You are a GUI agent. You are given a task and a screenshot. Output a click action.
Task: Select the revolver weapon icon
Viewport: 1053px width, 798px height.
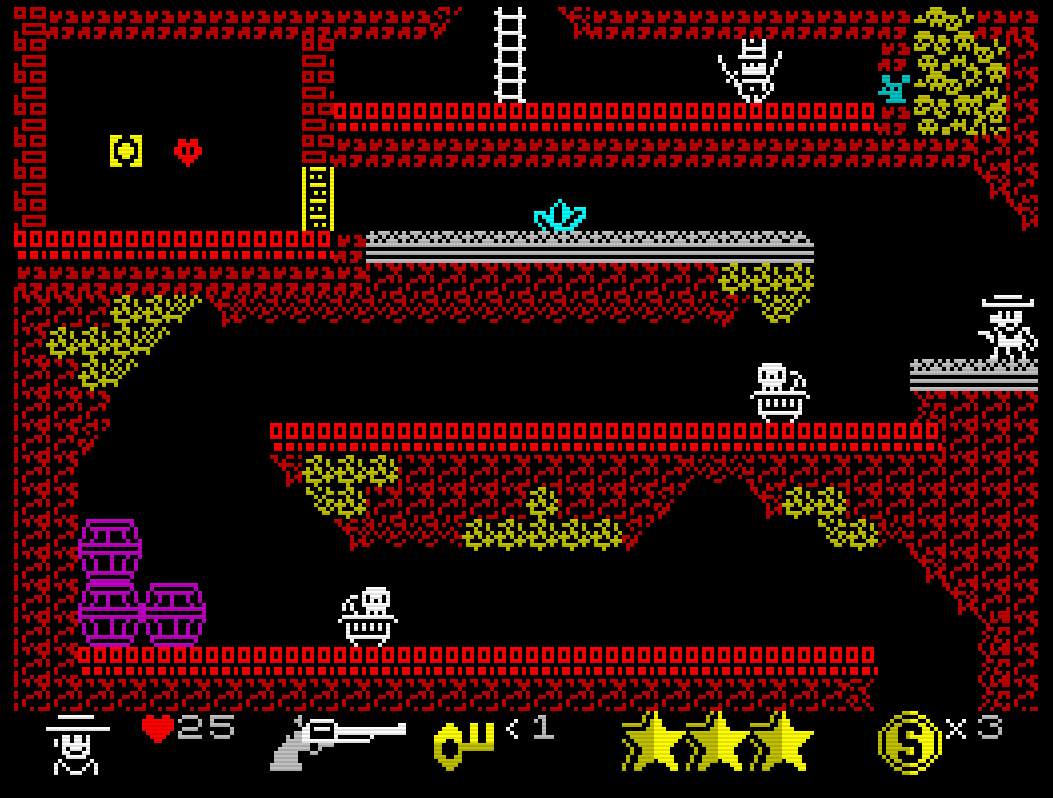[x=337, y=742]
